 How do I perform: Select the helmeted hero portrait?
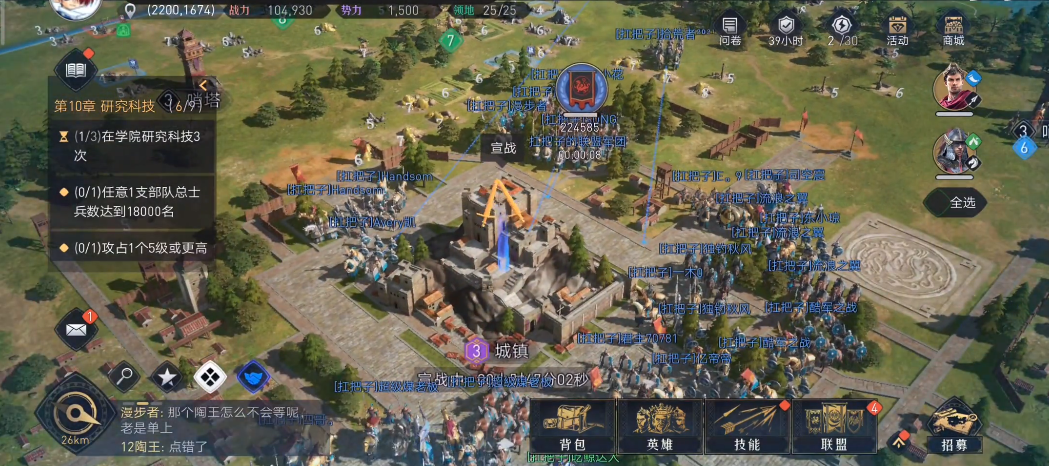(x=954, y=151)
